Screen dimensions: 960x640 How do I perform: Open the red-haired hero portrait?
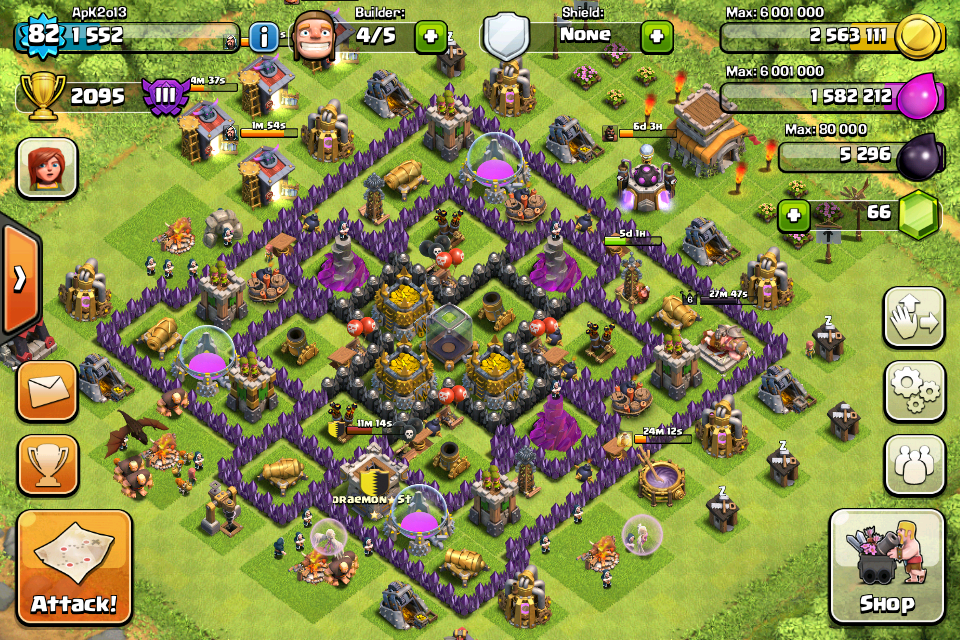pyautogui.click(x=47, y=167)
